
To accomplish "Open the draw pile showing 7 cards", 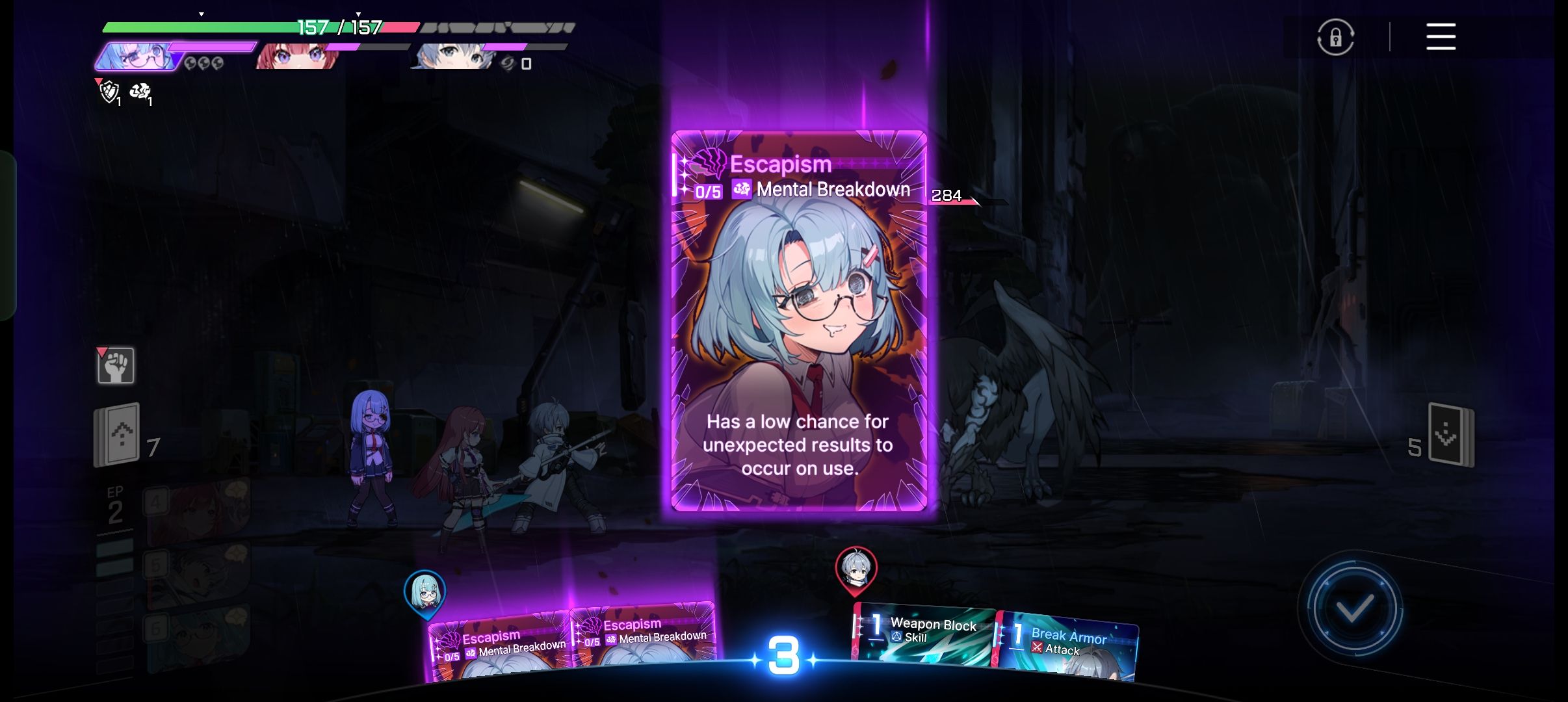I will pos(118,435).
